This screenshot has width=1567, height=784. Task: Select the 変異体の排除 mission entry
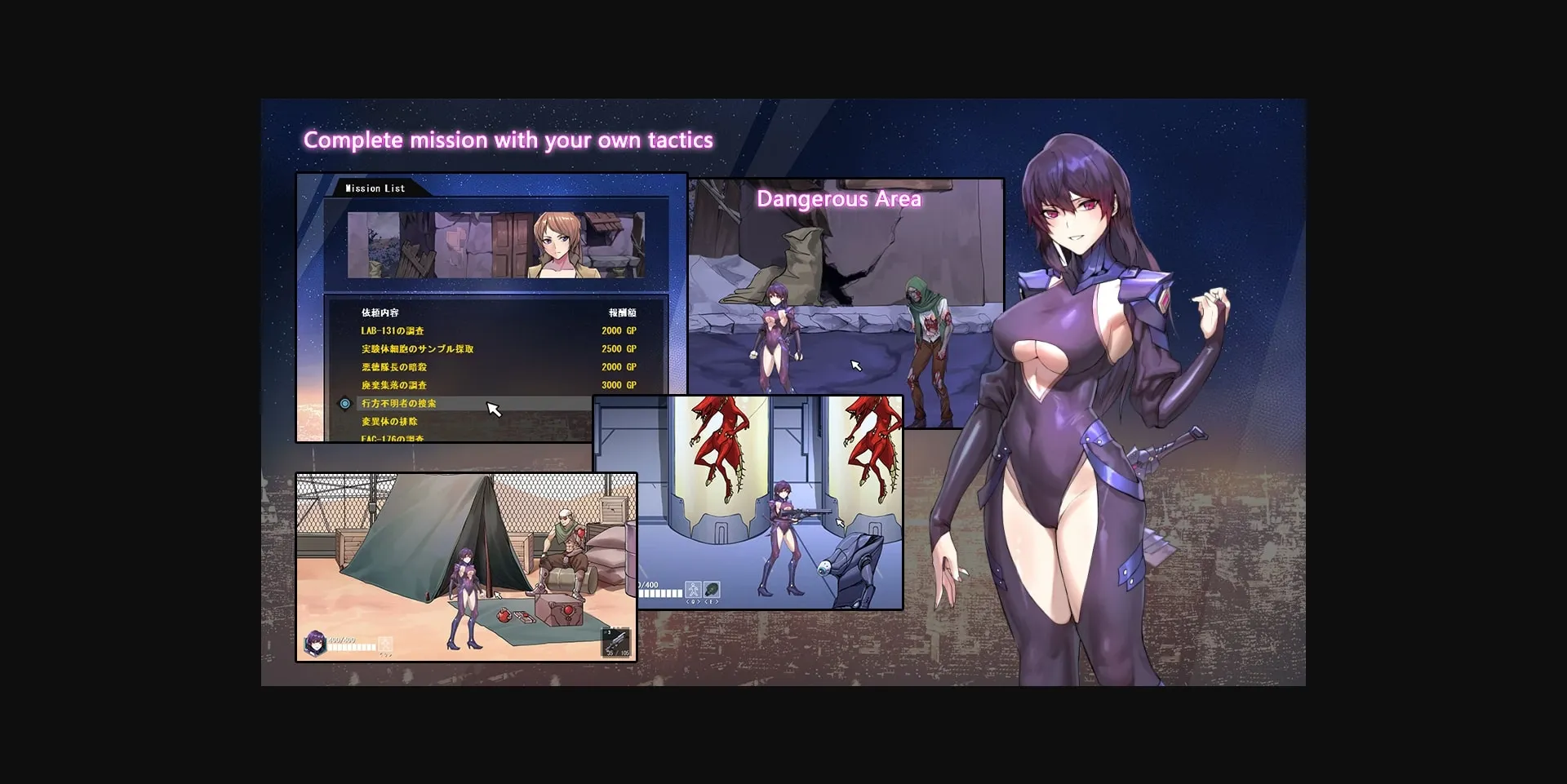[390, 423]
